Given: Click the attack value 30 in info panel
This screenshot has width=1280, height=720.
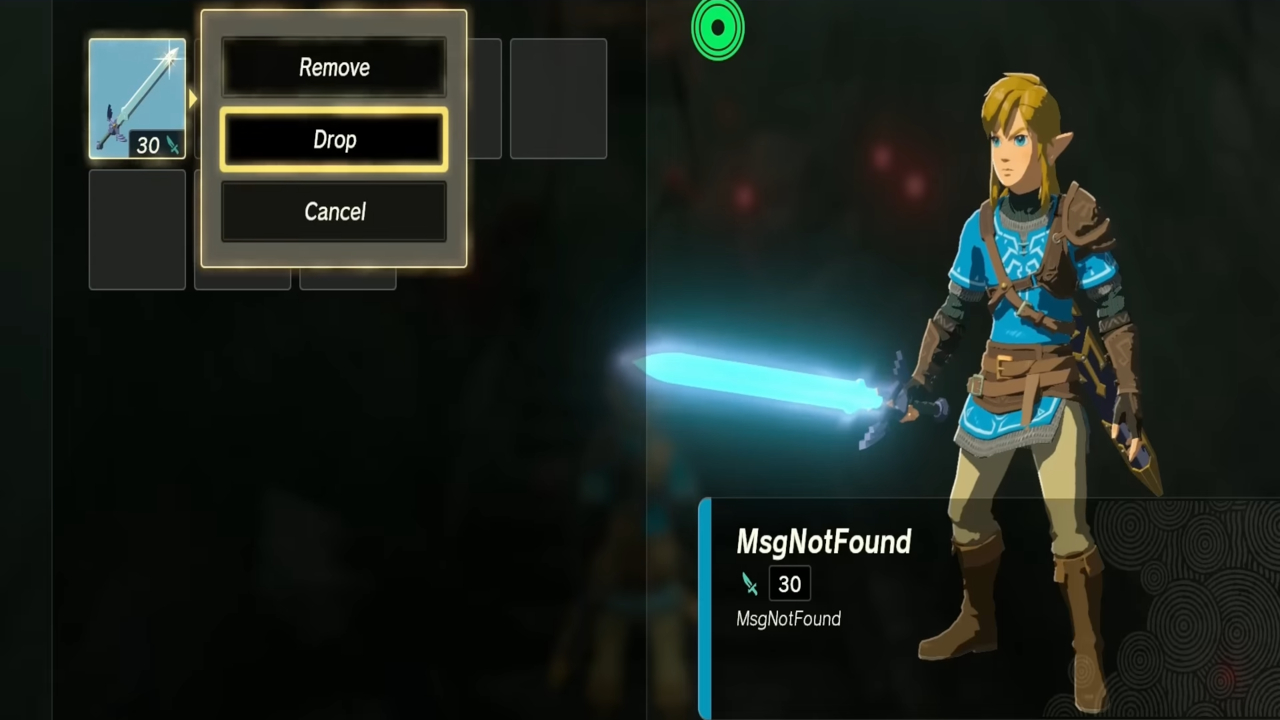Looking at the screenshot, I should (789, 584).
